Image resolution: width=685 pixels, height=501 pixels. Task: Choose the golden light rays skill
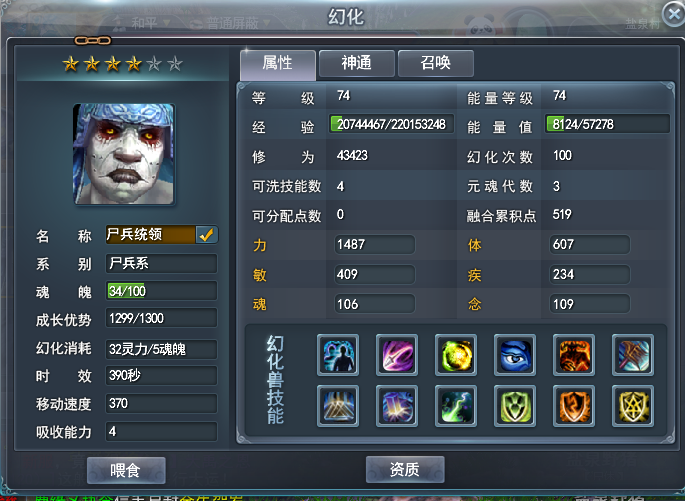337,406
